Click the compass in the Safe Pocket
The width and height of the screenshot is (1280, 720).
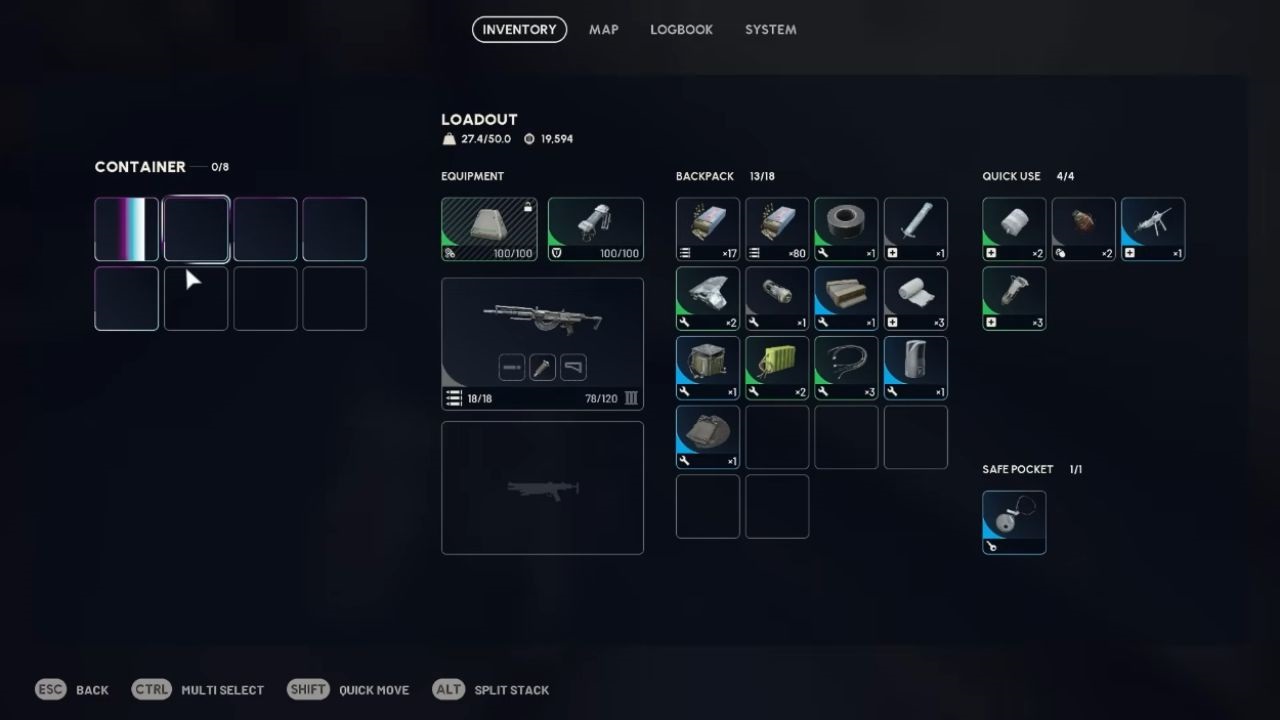tap(1014, 520)
